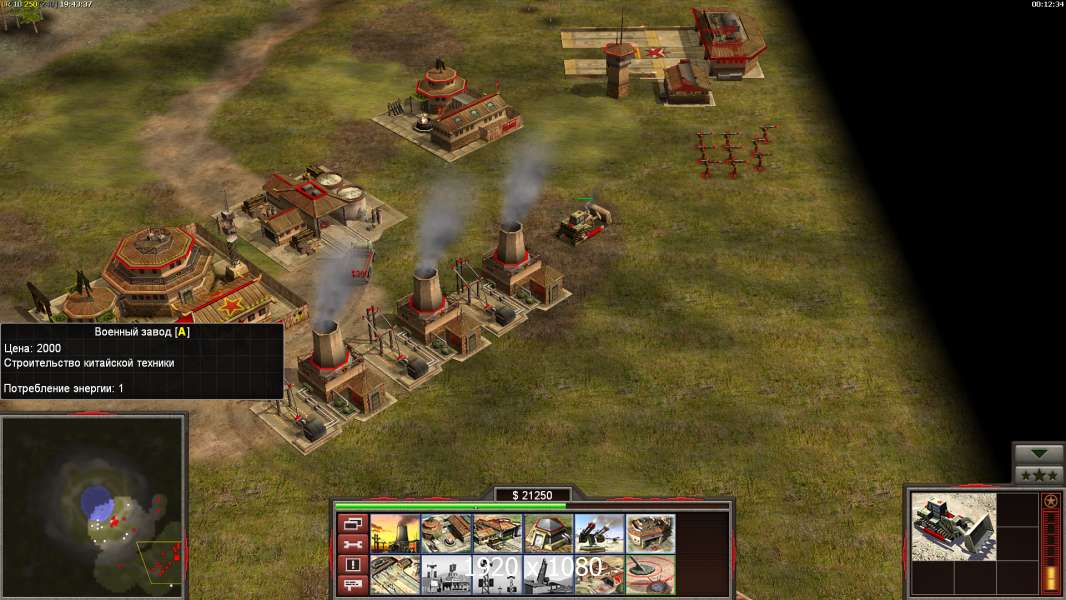Viewport: 1066px width, 600px height.
Task: Click the War Factory build icon
Action: pos(650,533)
